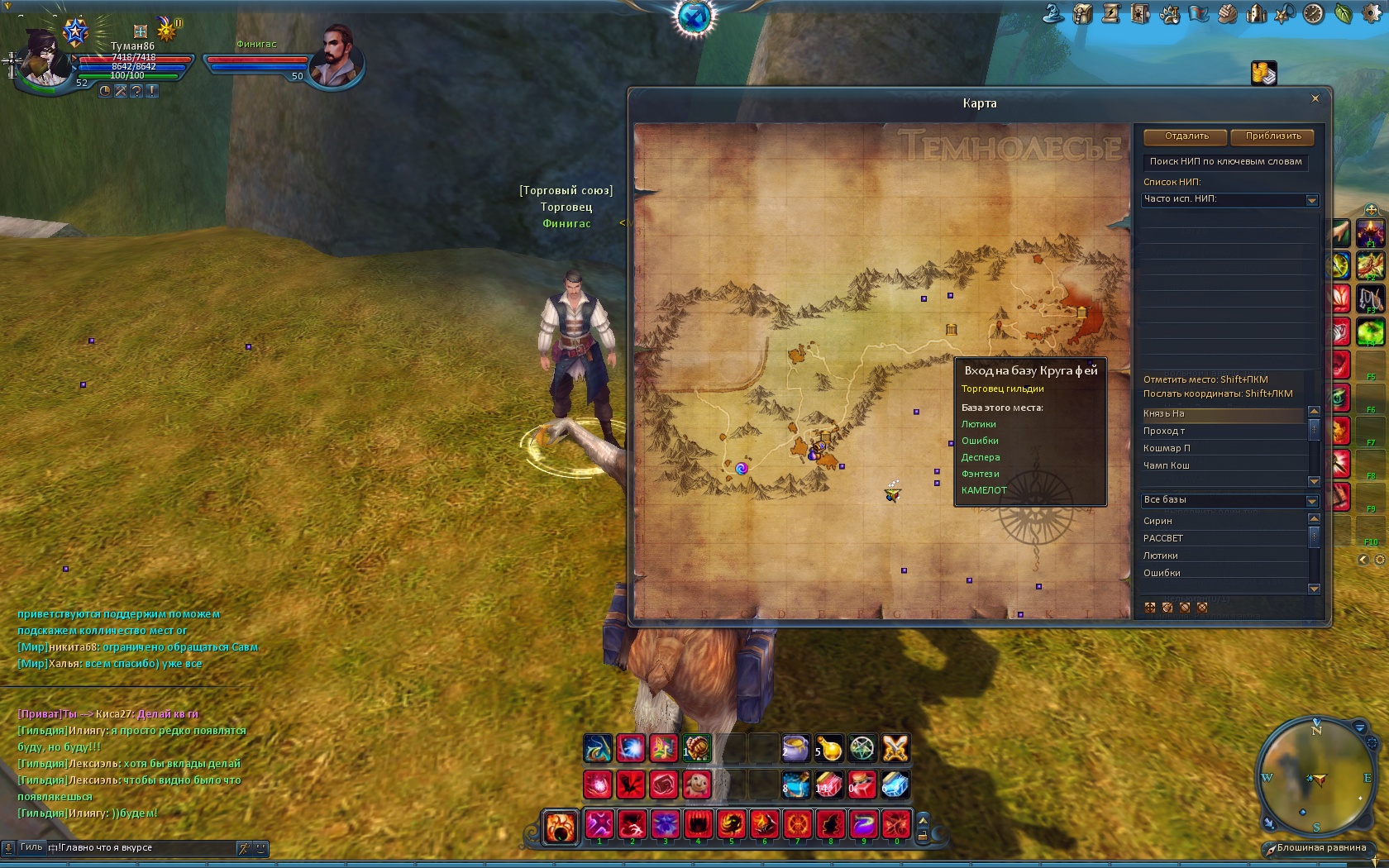Close the Карта map window
This screenshot has width=1389, height=868.
tap(1315, 98)
